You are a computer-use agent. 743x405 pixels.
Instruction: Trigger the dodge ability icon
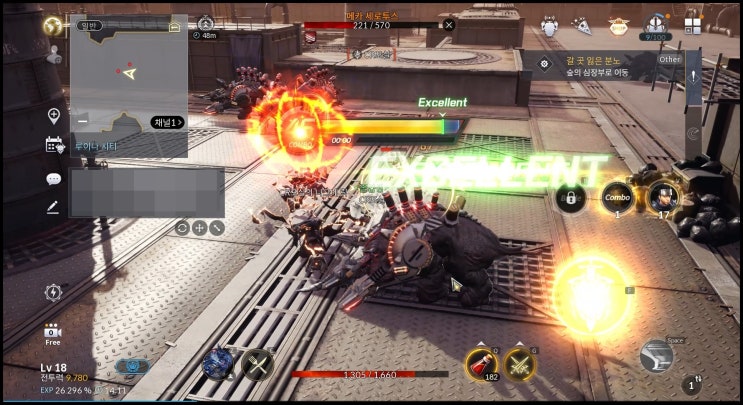coord(656,356)
